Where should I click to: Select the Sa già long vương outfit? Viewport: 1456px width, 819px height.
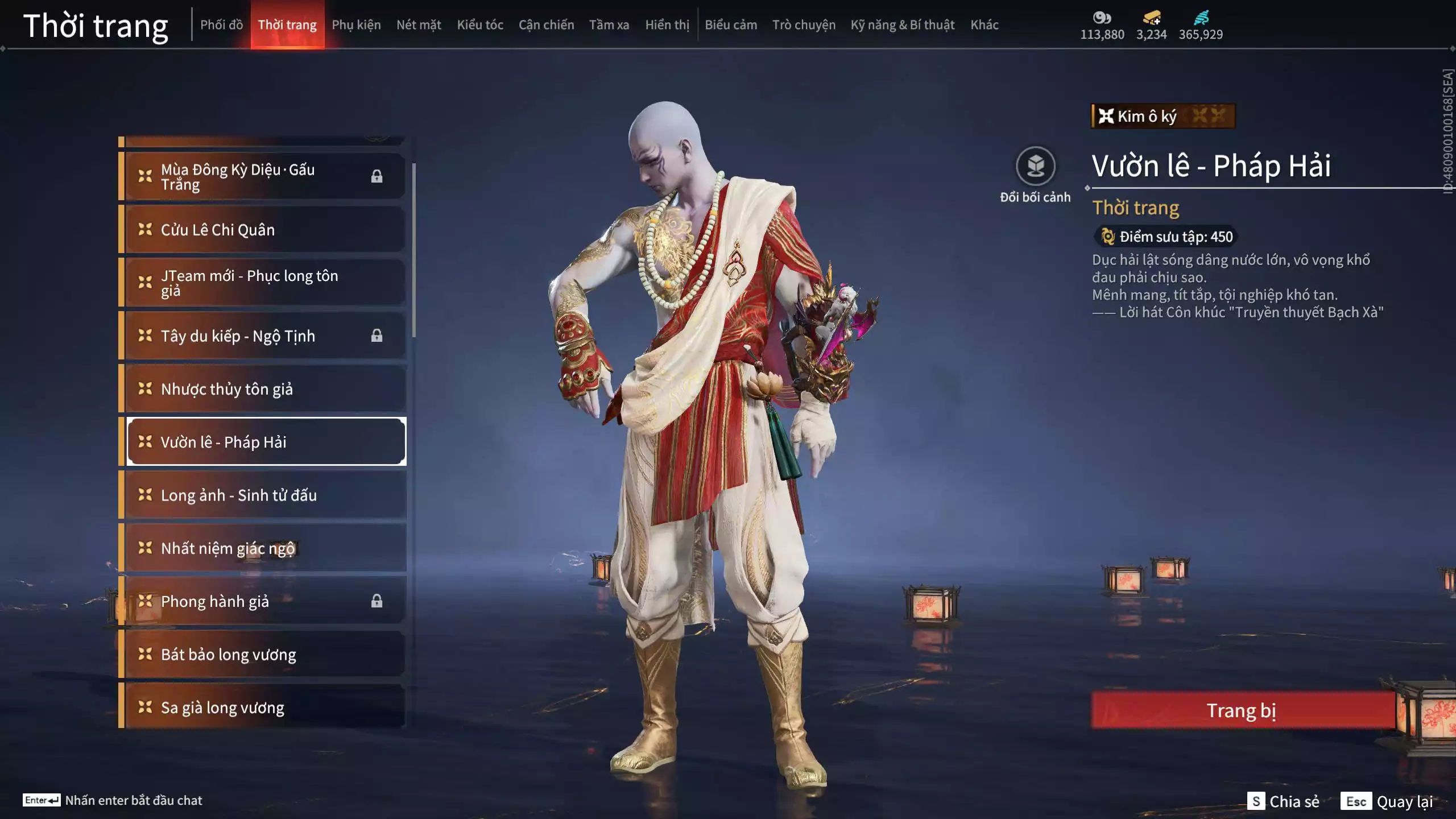(x=265, y=708)
